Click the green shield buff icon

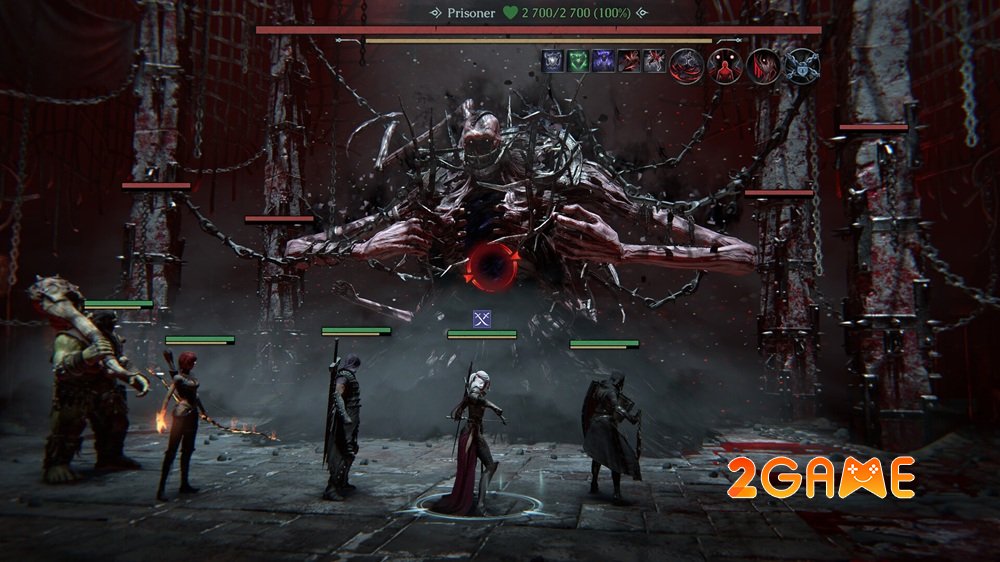[x=577, y=60]
